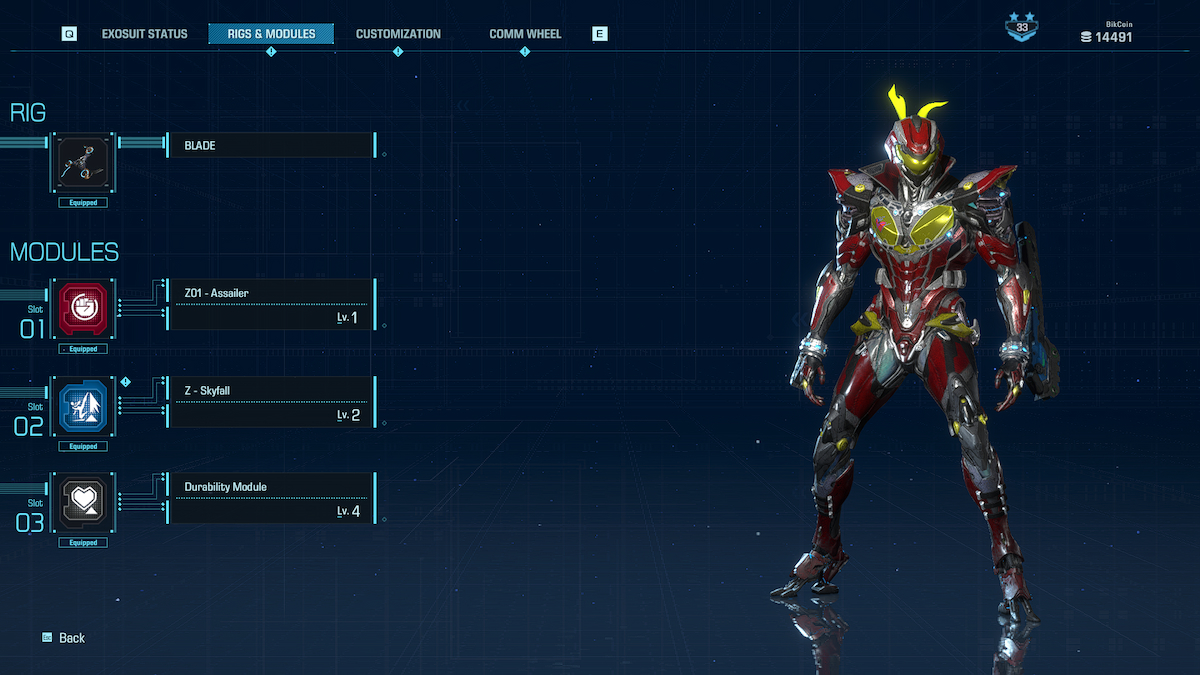The height and width of the screenshot is (675, 1200).
Task: Choose the red Z01 Assailer module icon
Action: coord(83,310)
